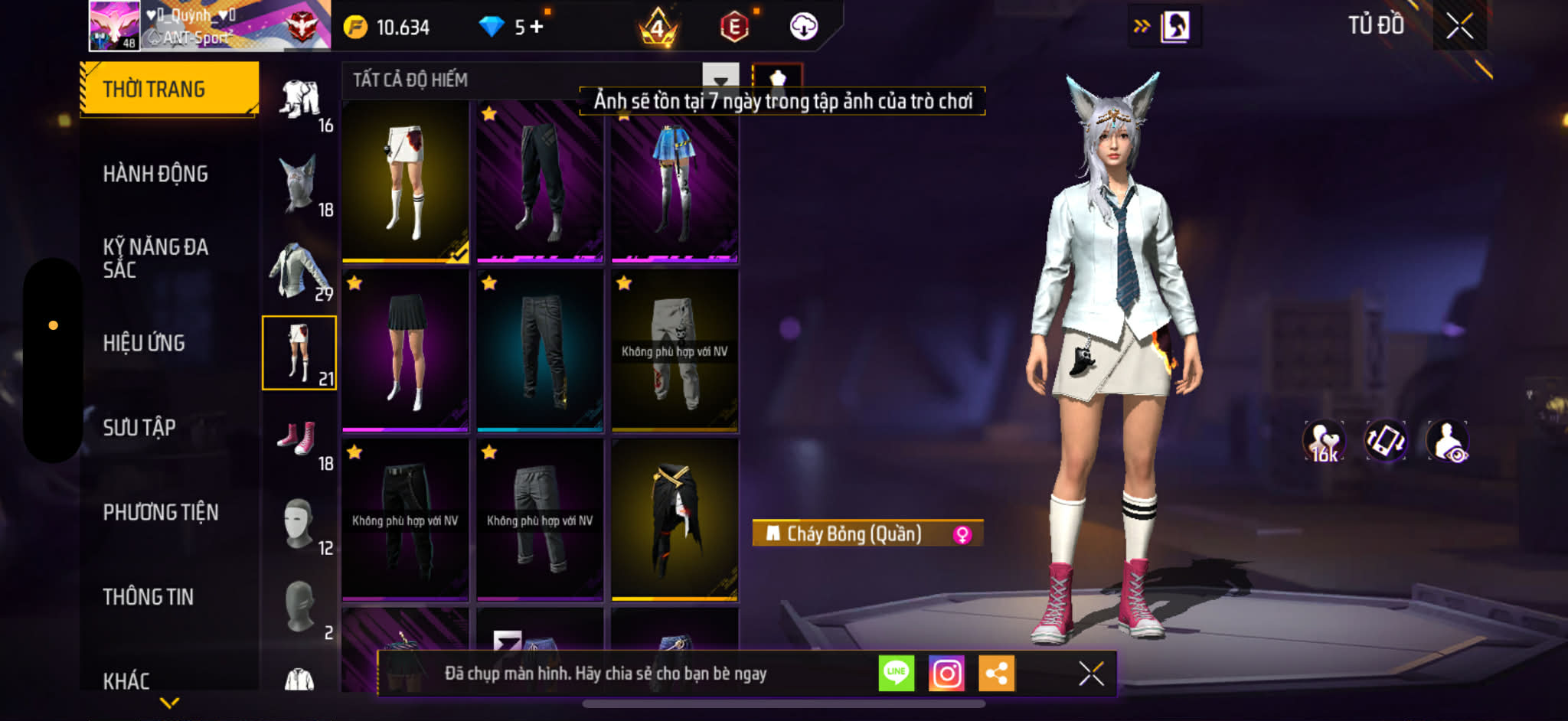Open the TẤT CẢ ĐỘ HIẾM rarity dropdown
This screenshot has height=721, width=1568.
point(720,80)
